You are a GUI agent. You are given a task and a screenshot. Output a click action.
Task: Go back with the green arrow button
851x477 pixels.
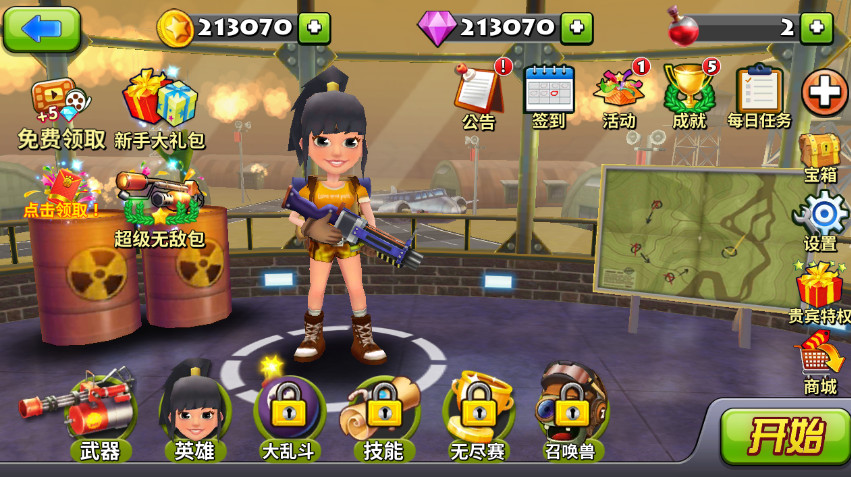(41, 28)
